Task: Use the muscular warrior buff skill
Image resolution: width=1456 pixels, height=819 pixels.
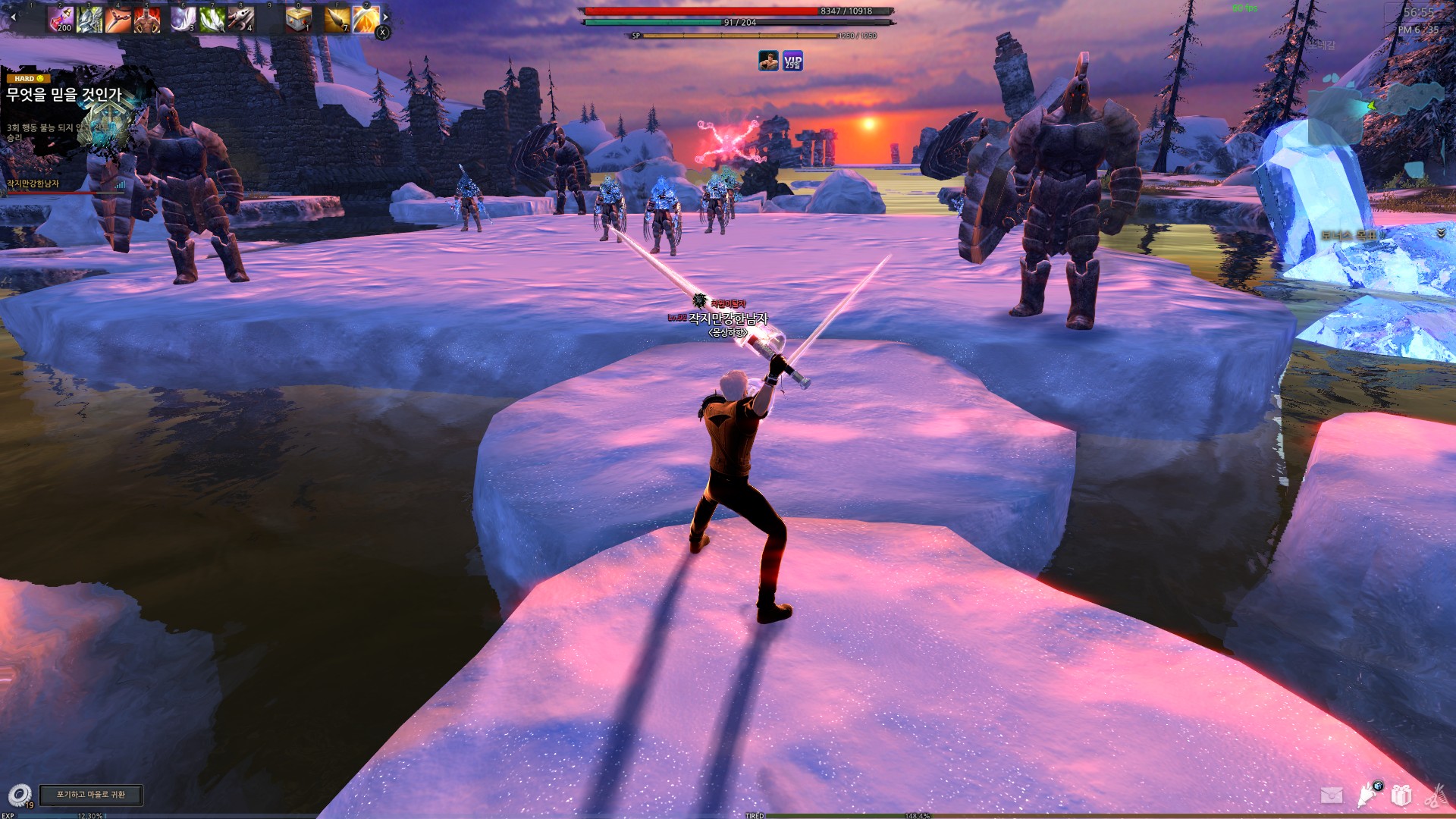Action: (147, 20)
